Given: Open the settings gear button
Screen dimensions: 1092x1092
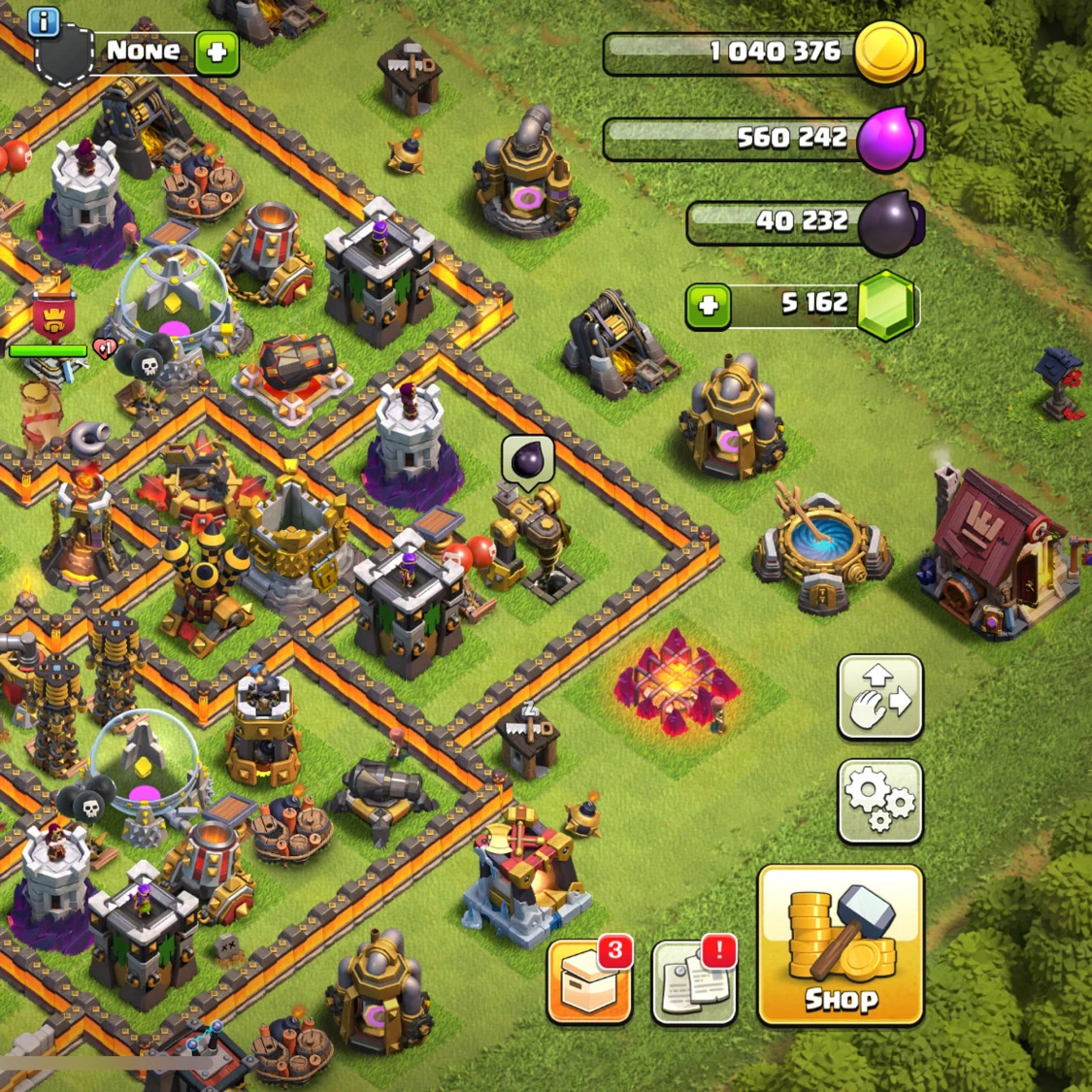Looking at the screenshot, I should 879,800.
